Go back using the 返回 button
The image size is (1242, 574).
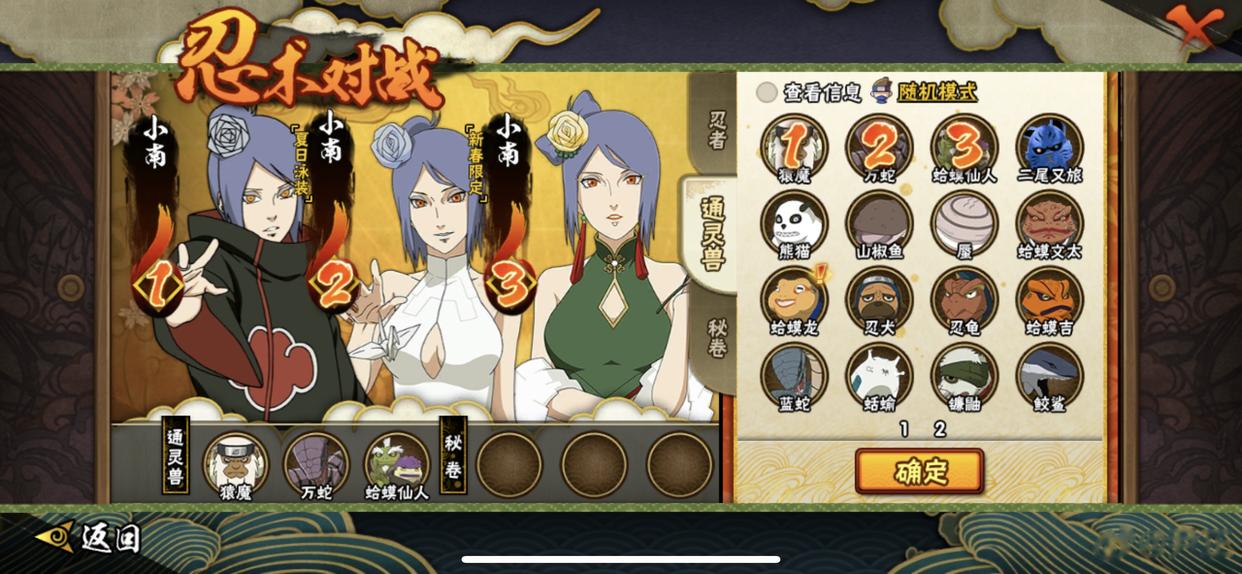point(90,537)
